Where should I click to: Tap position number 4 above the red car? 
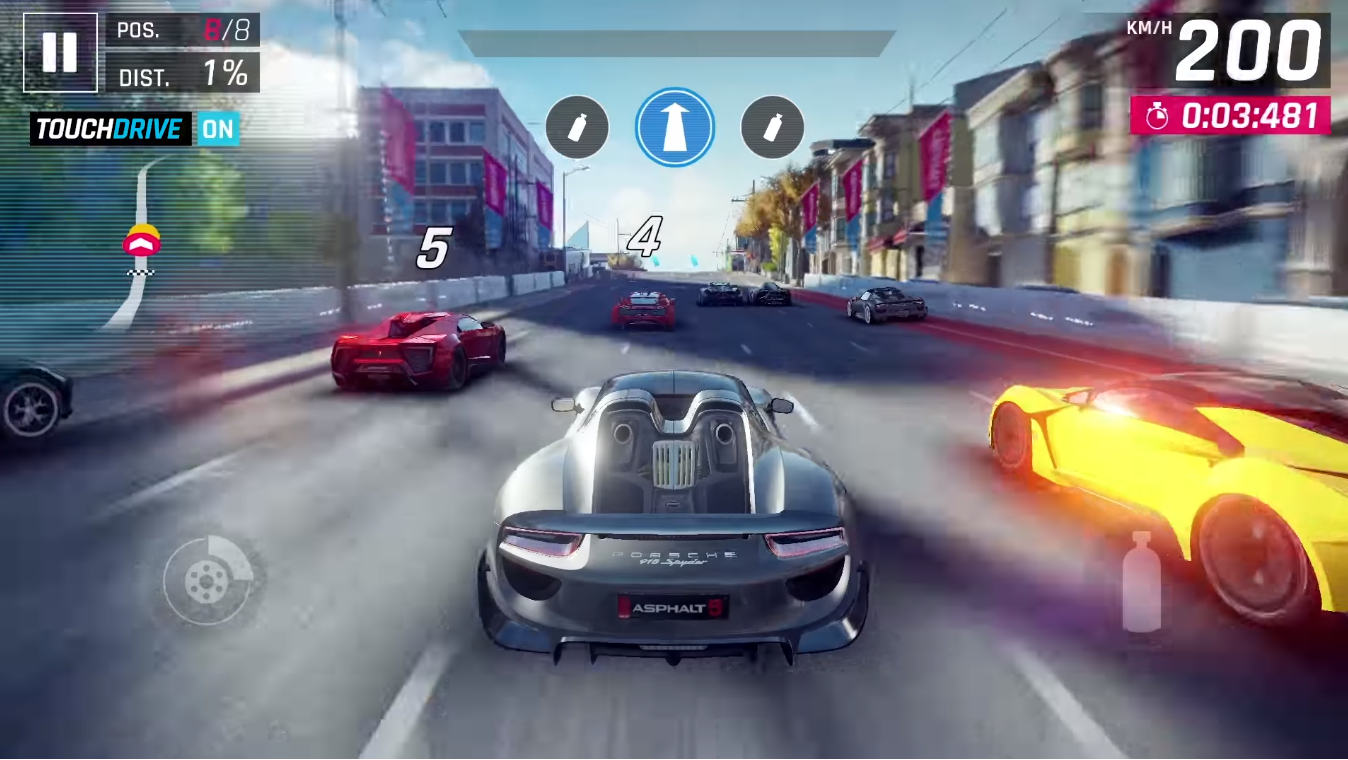[646, 238]
